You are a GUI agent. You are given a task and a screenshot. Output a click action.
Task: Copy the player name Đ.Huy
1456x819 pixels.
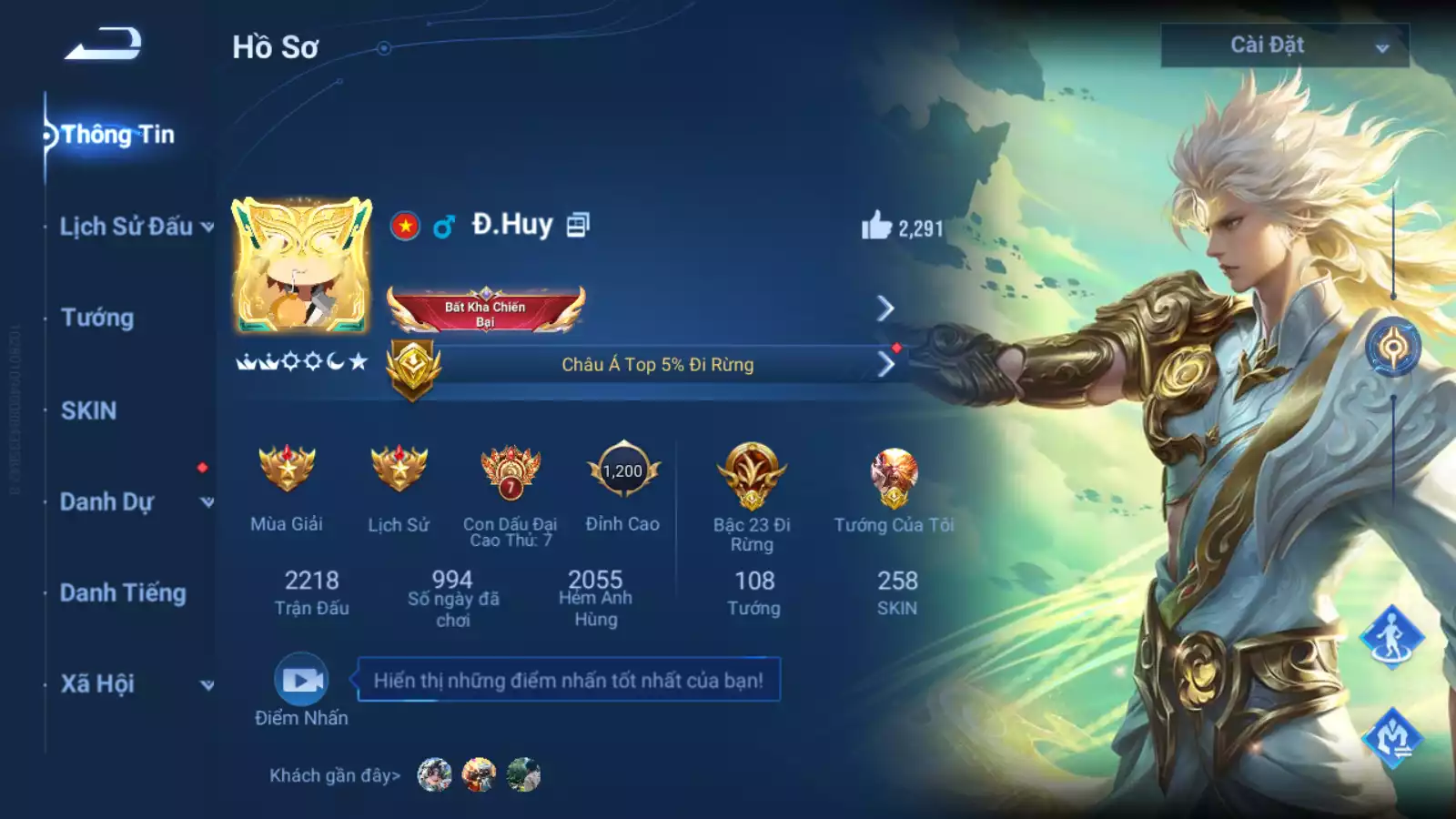pyautogui.click(x=578, y=225)
